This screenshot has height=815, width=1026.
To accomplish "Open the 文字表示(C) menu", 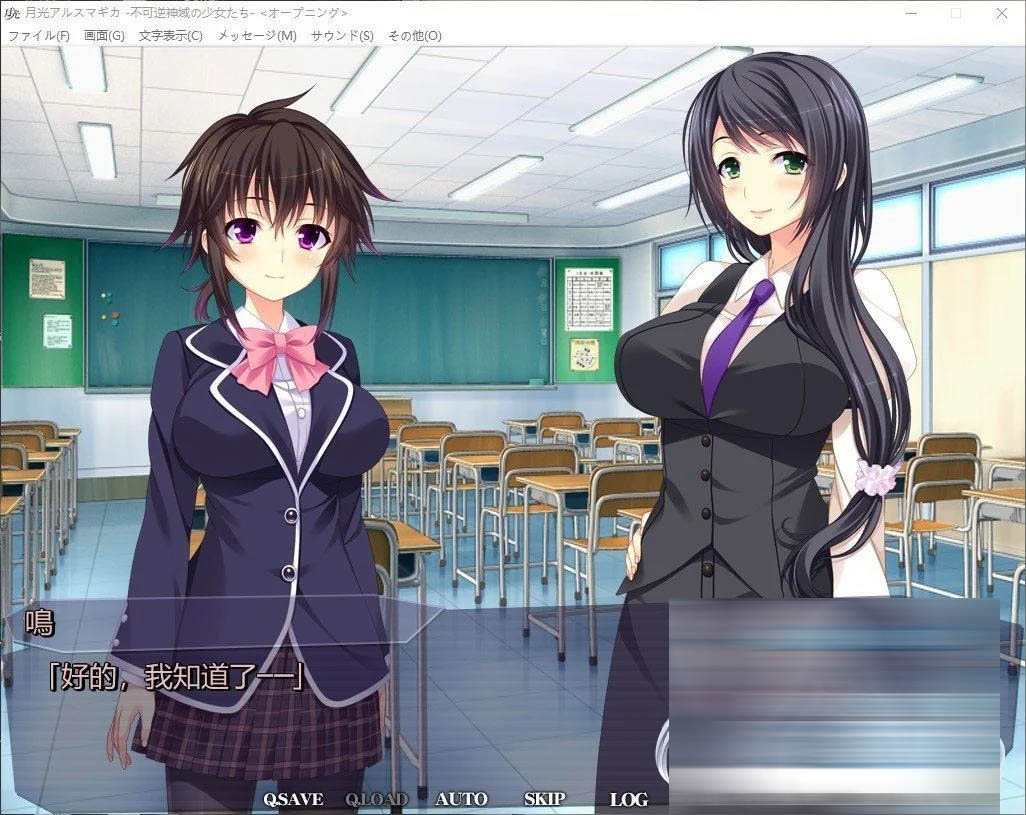I will coord(170,36).
